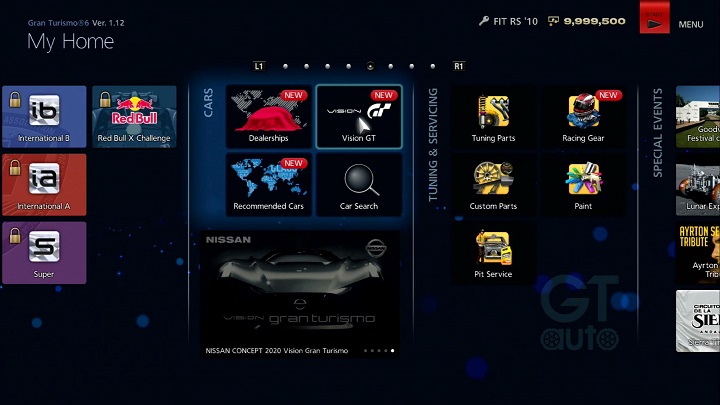Viewport: 720px width, 405px height.
Task: Open Custom Parts
Action: click(493, 184)
